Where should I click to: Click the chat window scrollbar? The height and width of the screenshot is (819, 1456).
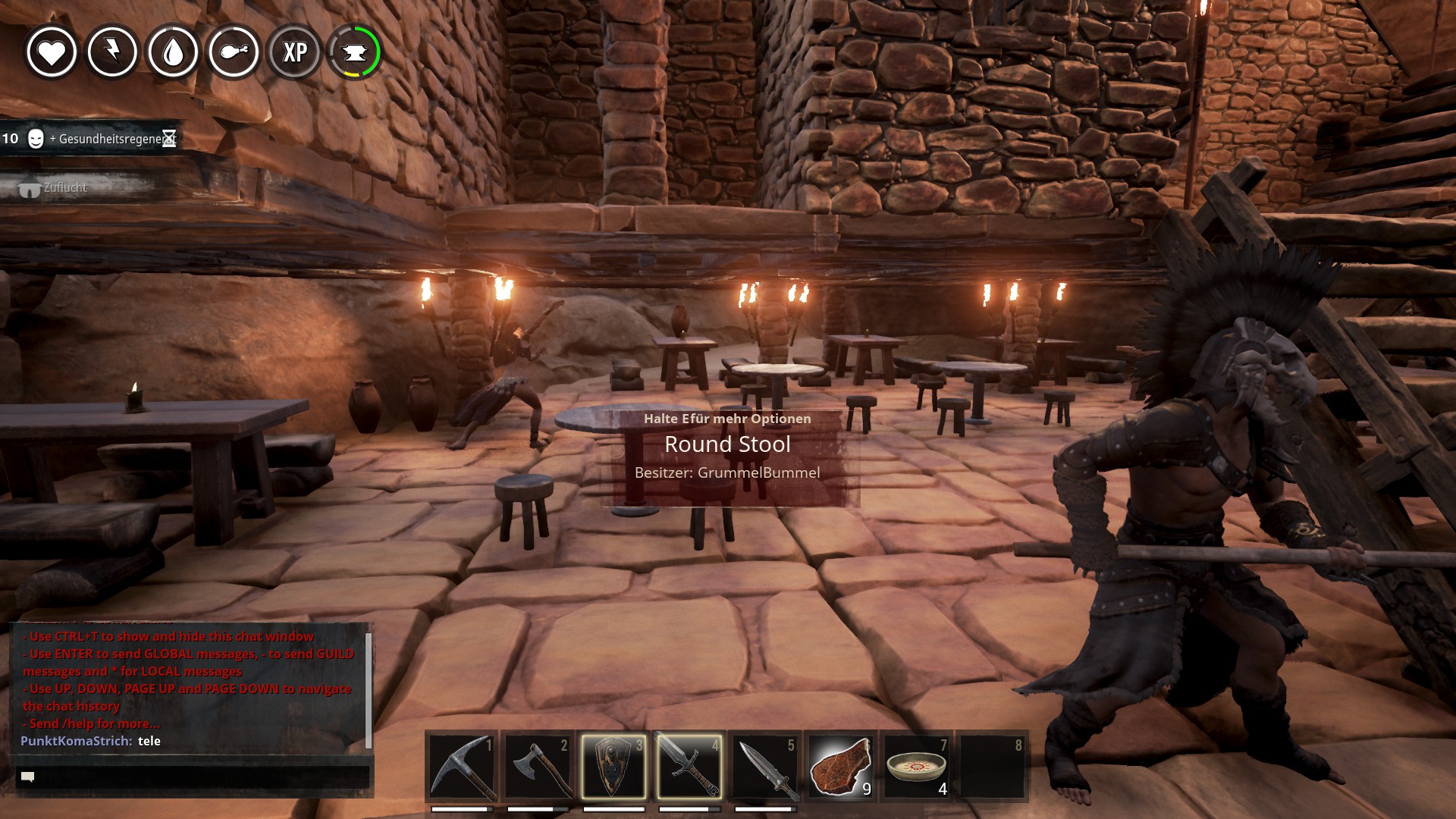(369, 689)
